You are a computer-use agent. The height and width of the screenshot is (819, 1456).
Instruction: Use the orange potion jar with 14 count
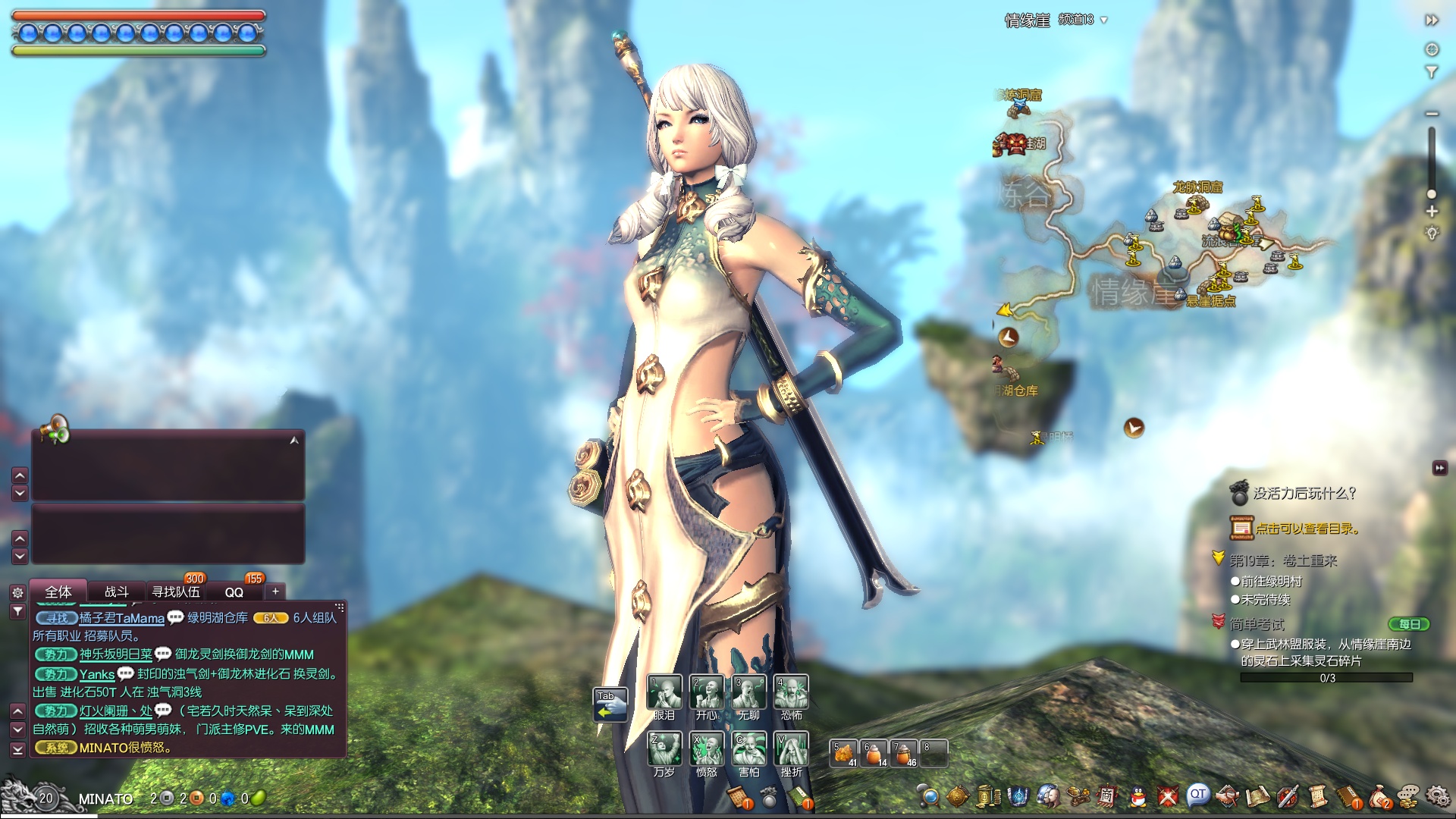click(x=874, y=754)
